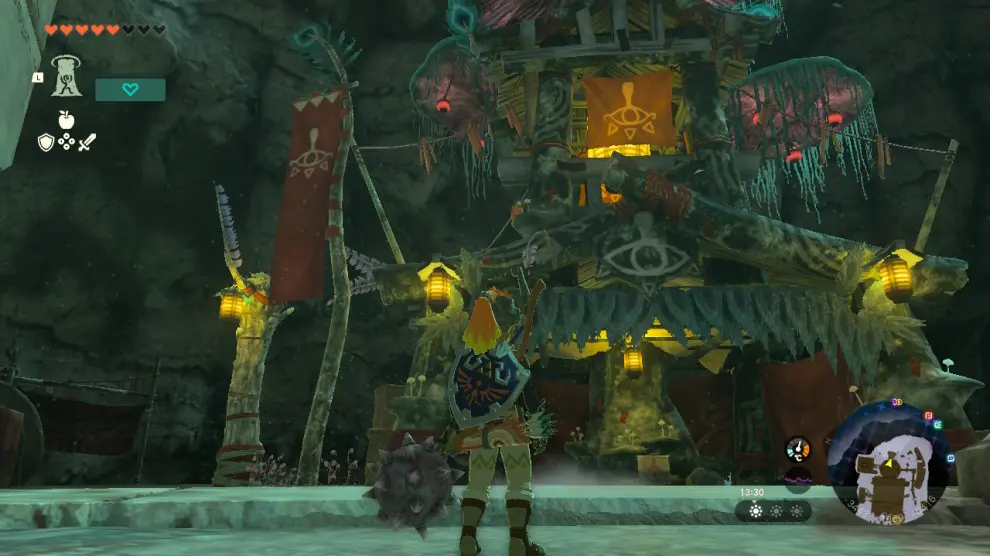Choose the shield quick-select icon
990x556 pixels.
[45, 143]
